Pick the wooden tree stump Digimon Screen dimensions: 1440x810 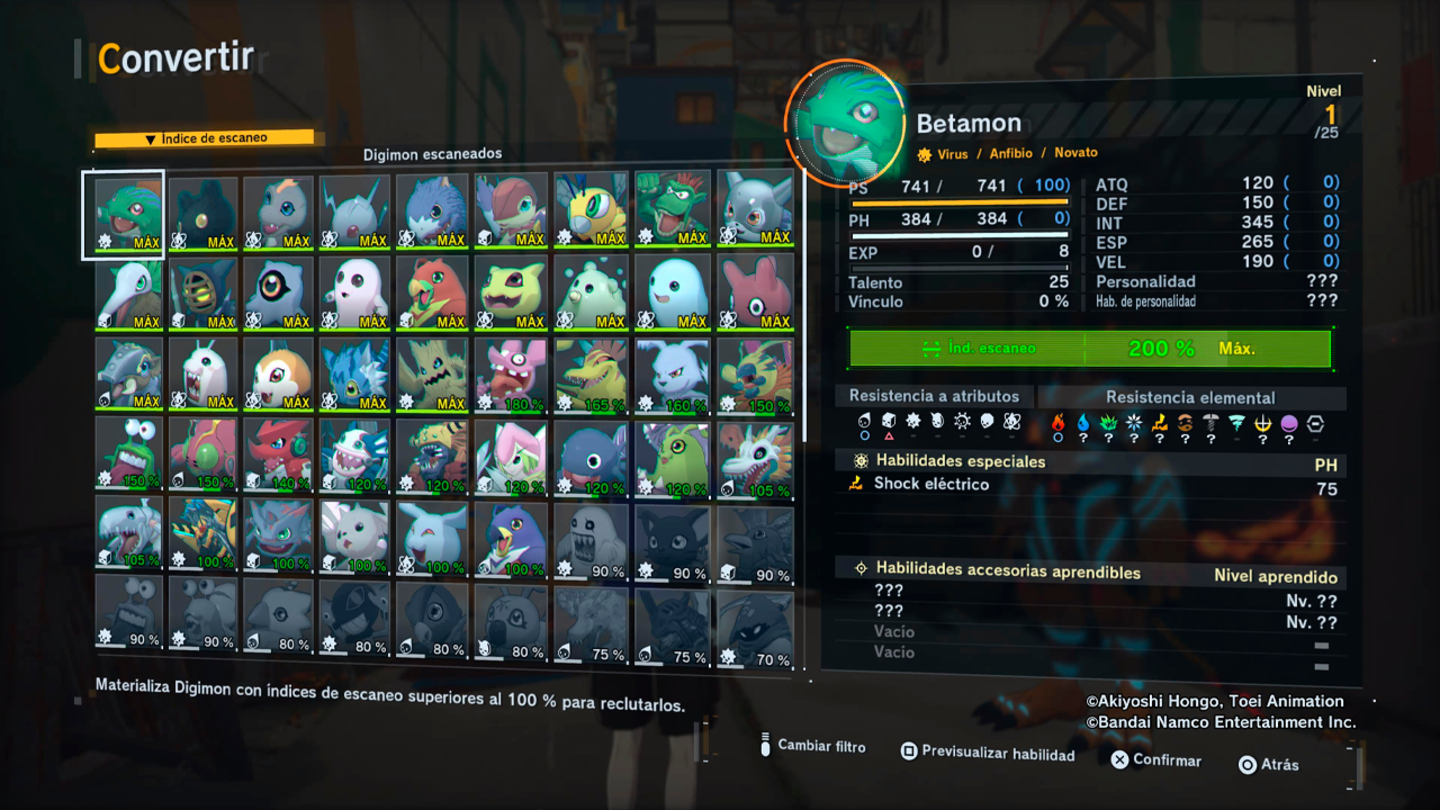tap(432, 373)
